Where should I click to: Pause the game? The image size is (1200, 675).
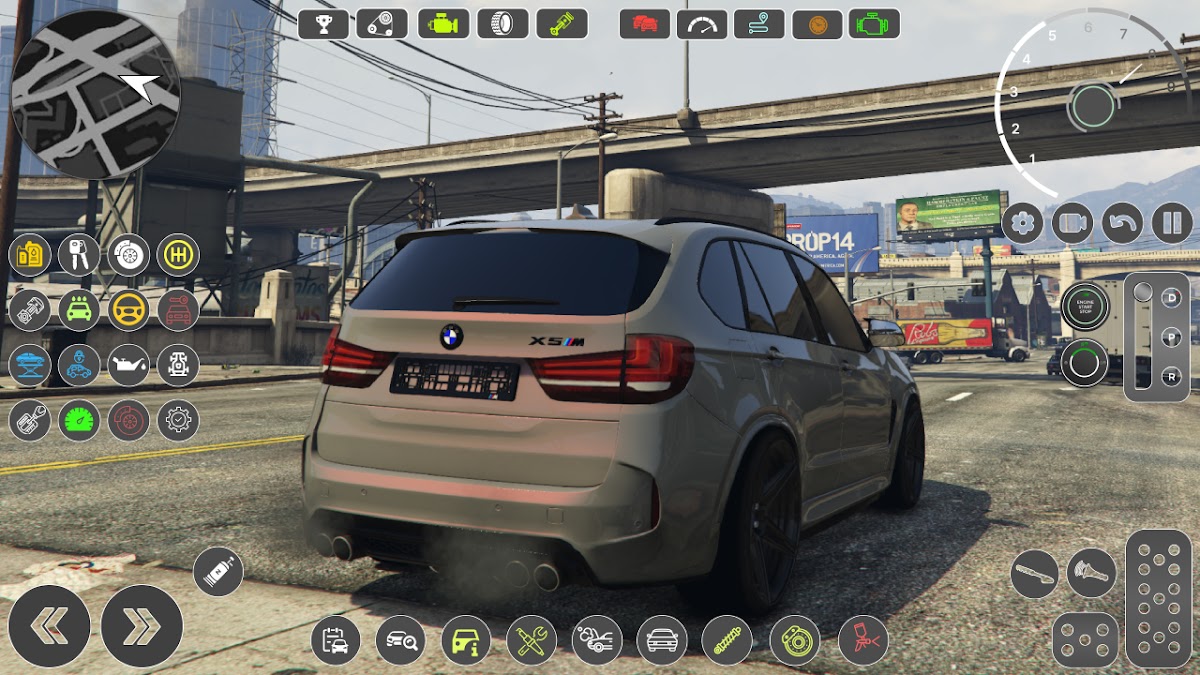click(1172, 222)
